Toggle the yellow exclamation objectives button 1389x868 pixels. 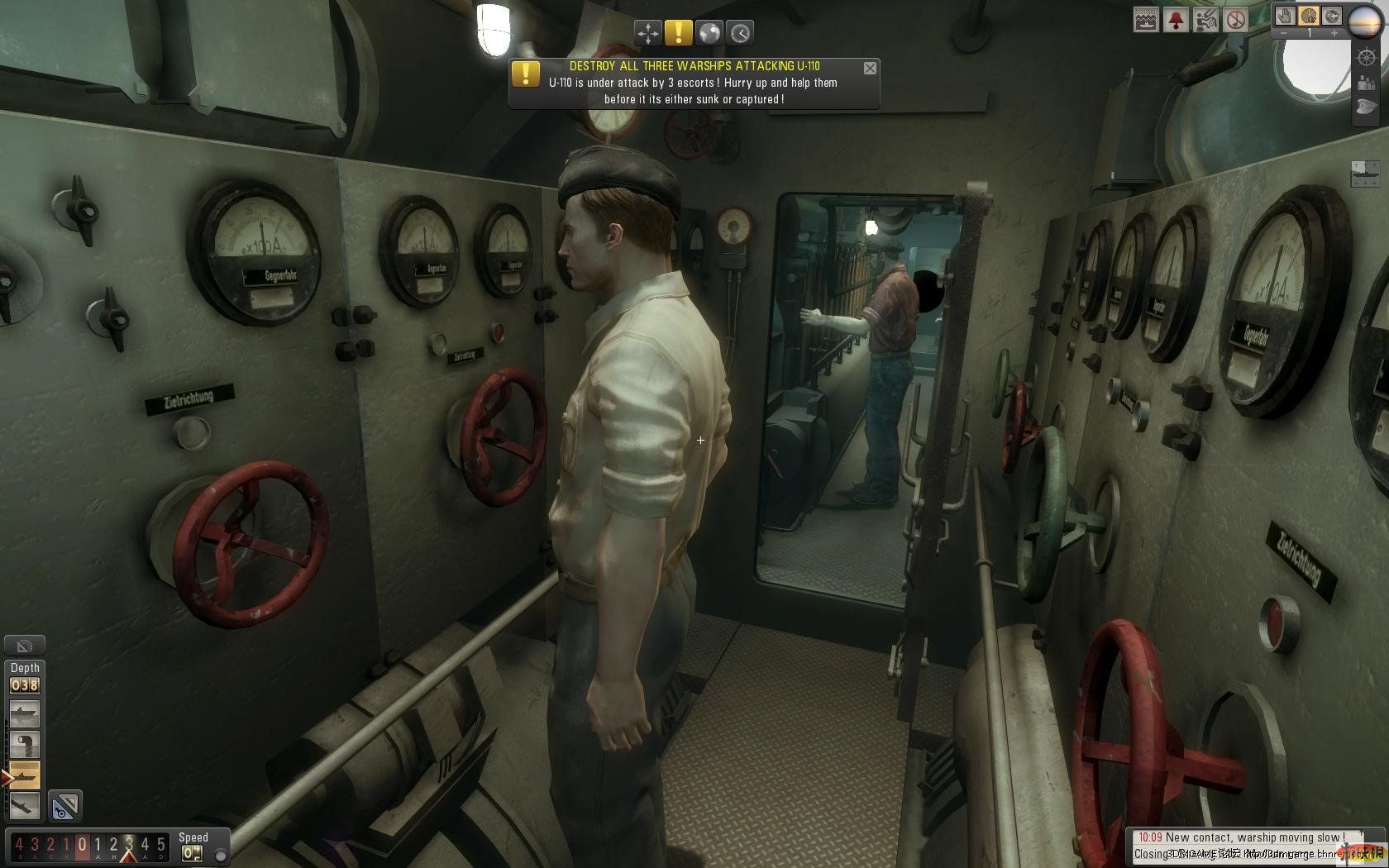679,33
